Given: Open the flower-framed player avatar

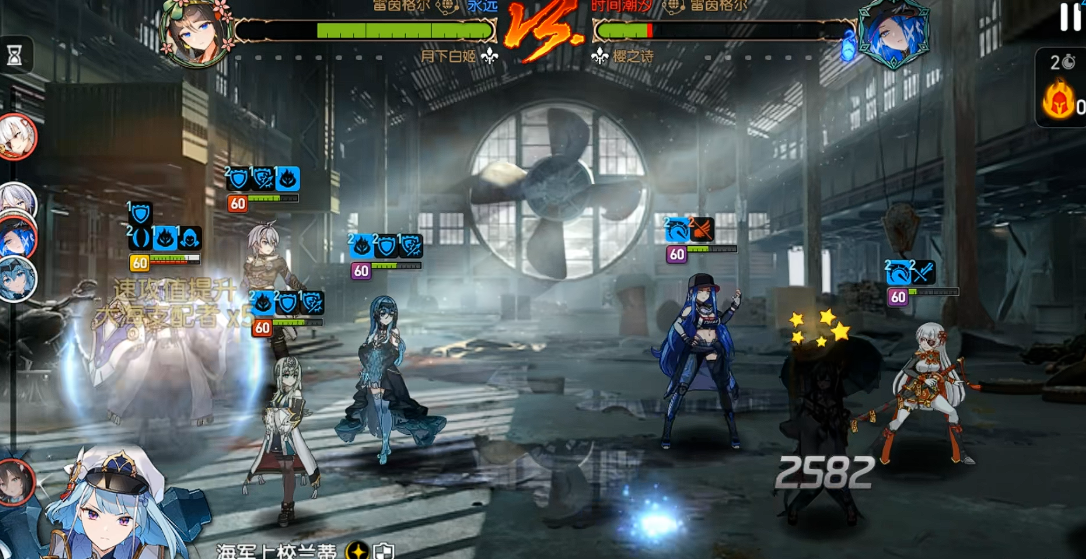Looking at the screenshot, I should pyautogui.click(x=195, y=32).
